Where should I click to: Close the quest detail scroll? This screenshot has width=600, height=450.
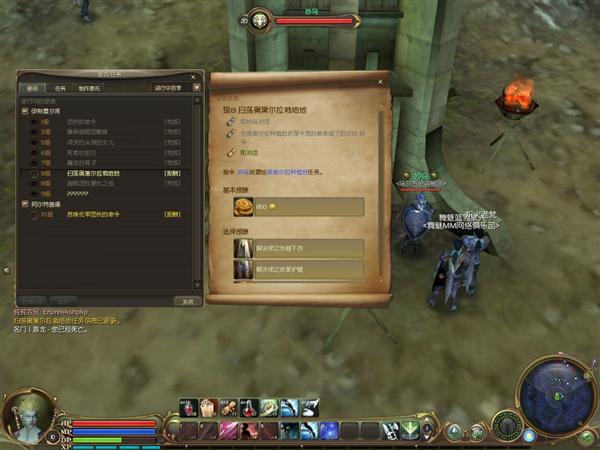click(380, 81)
